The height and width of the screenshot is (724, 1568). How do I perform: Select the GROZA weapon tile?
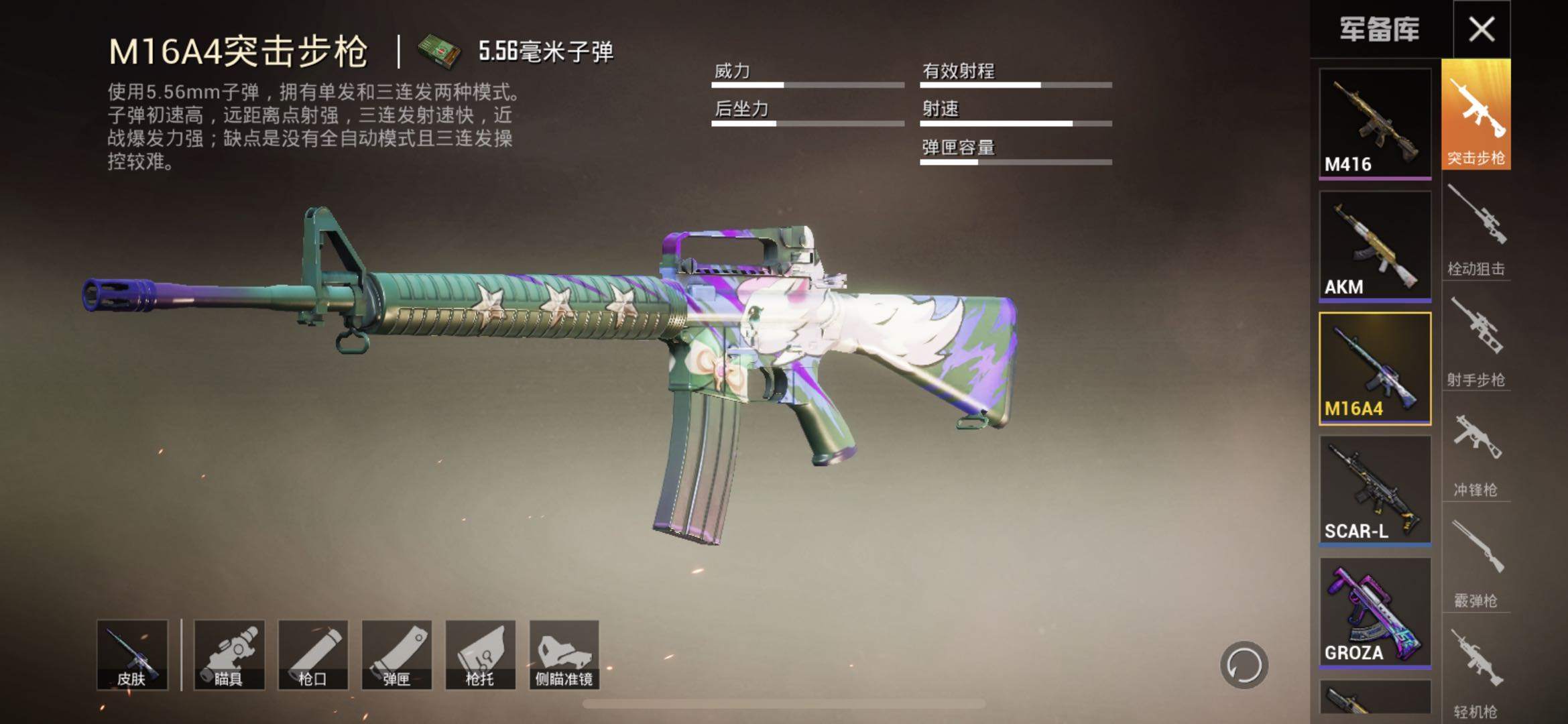coord(1375,613)
